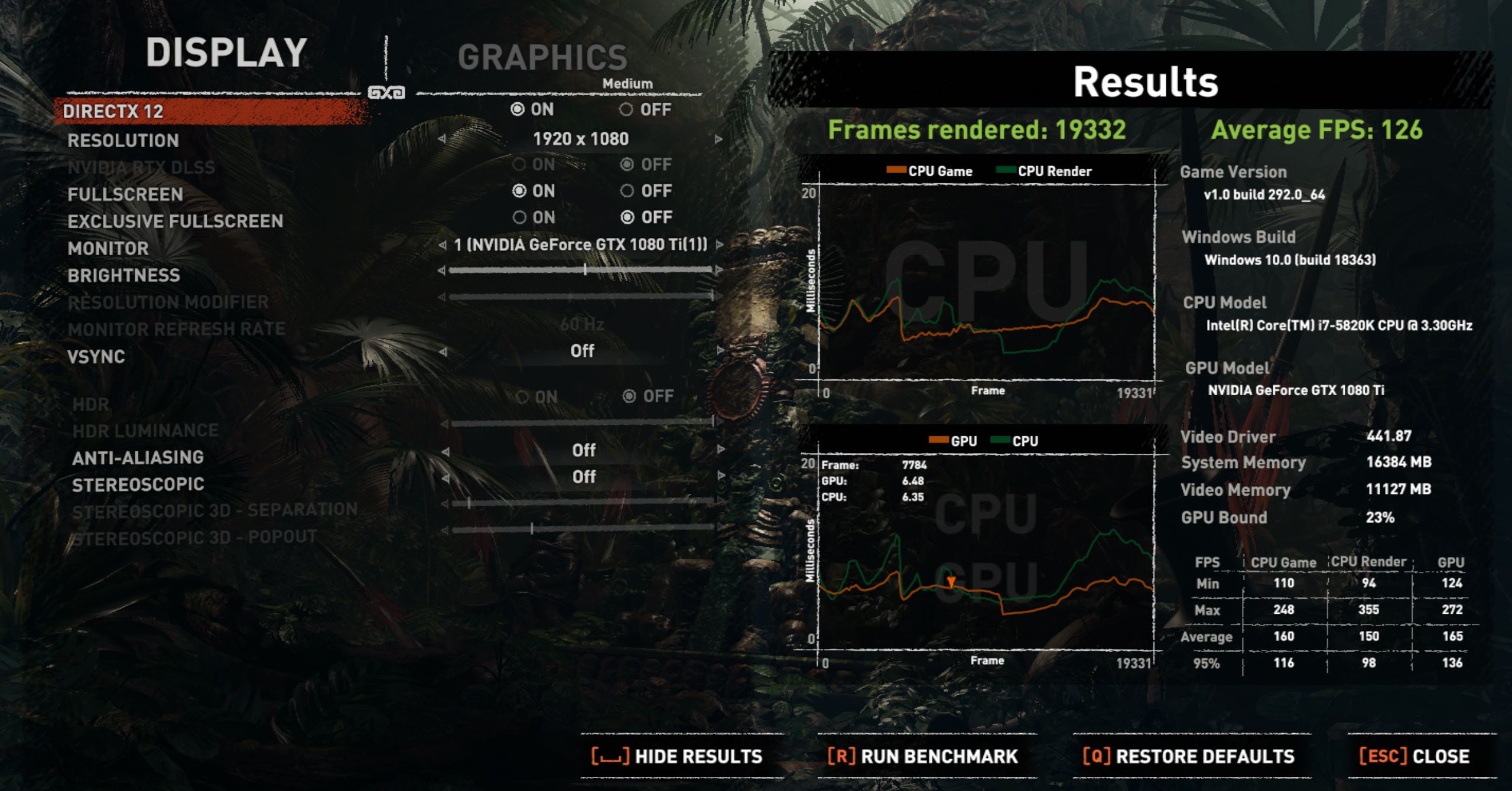This screenshot has width=1512, height=791.
Task: Hide the benchmark results panel
Action: click(x=677, y=757)
